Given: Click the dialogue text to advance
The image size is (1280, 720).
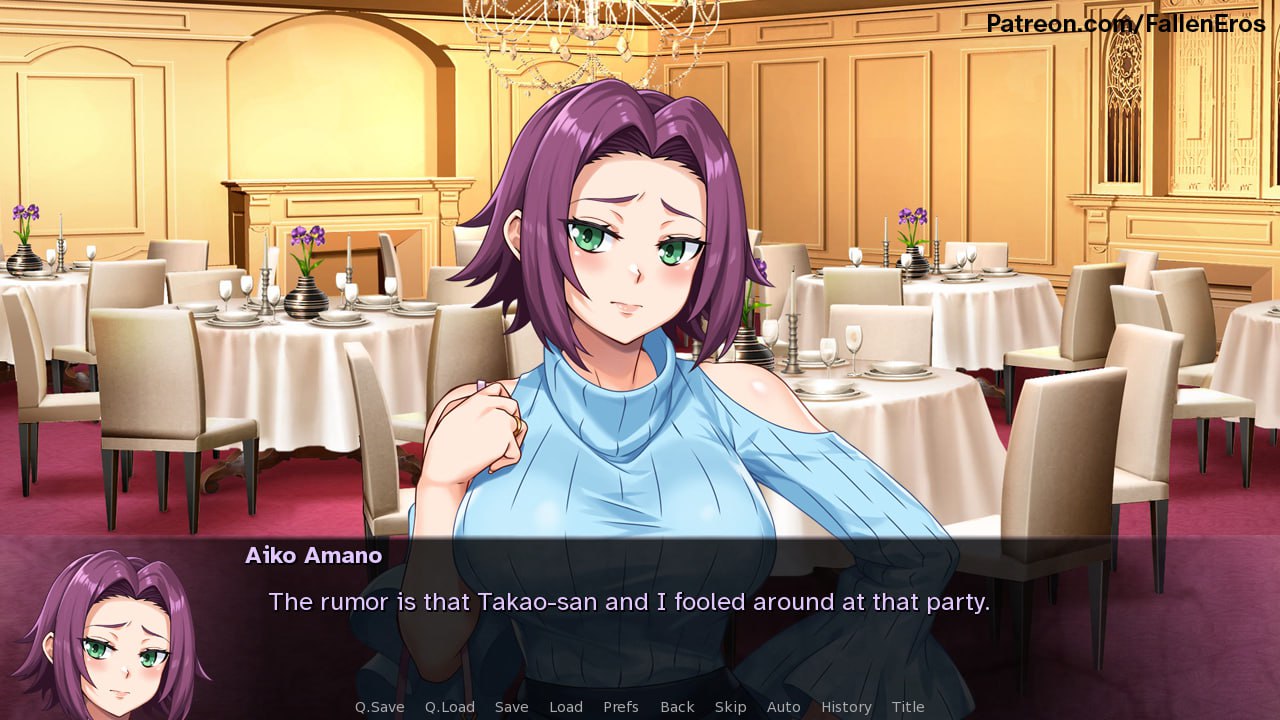Looking at the screenshot, I should tap(628, 602).
